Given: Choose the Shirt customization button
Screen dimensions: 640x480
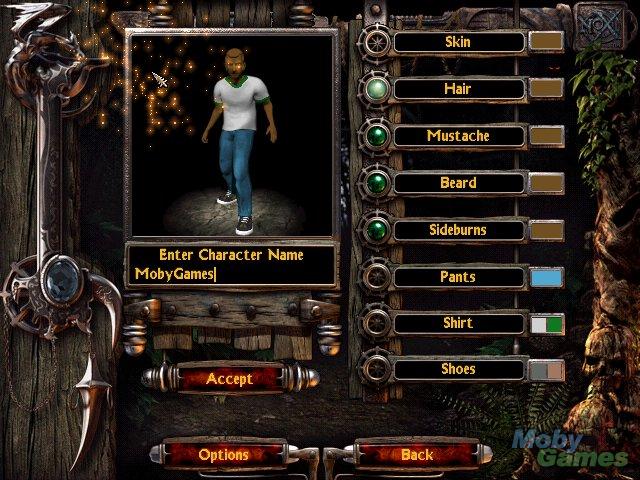Looking at the screenshot, I should pos(458,324).
